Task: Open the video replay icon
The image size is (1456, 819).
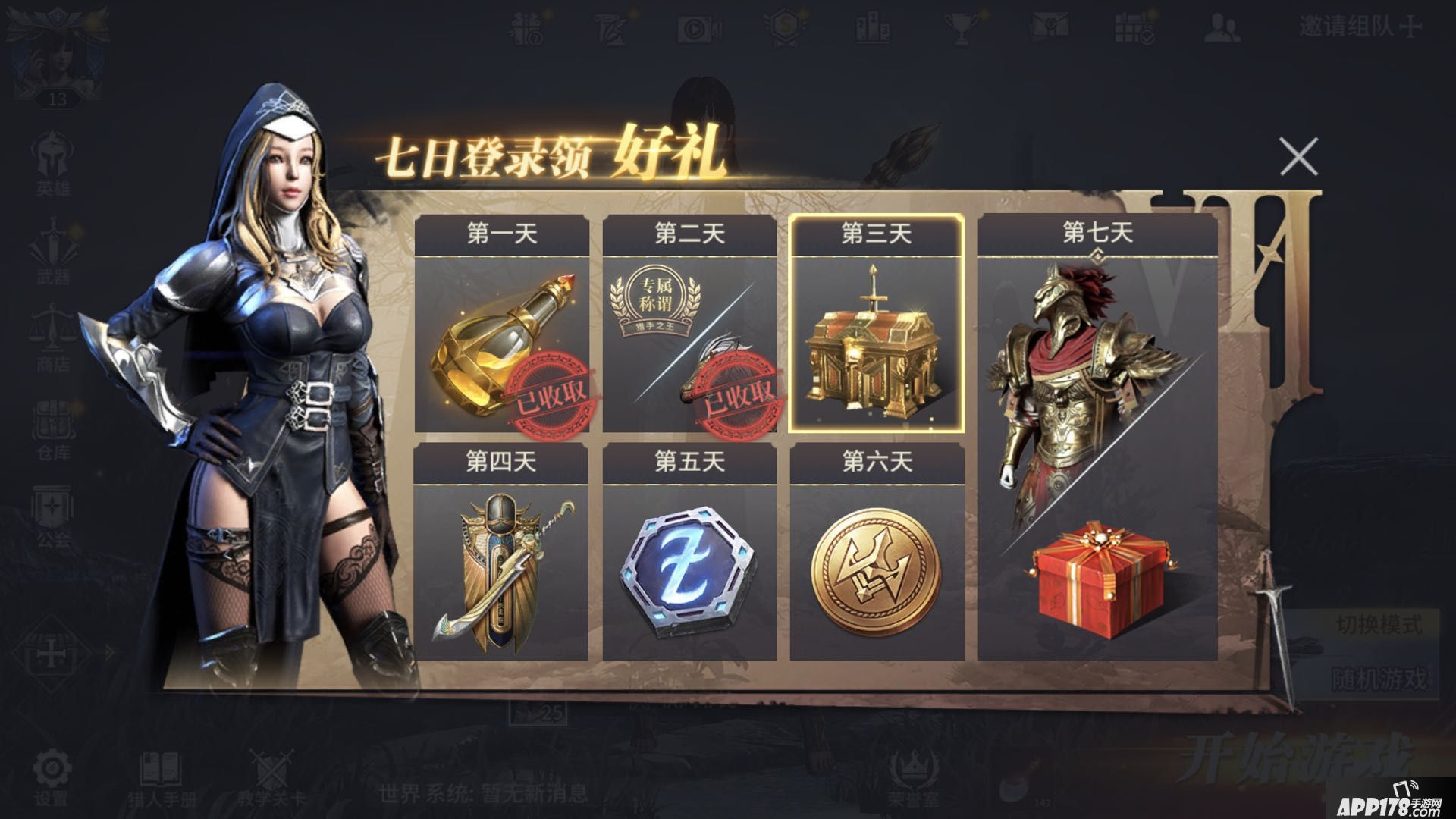Action: click(698, 30)
